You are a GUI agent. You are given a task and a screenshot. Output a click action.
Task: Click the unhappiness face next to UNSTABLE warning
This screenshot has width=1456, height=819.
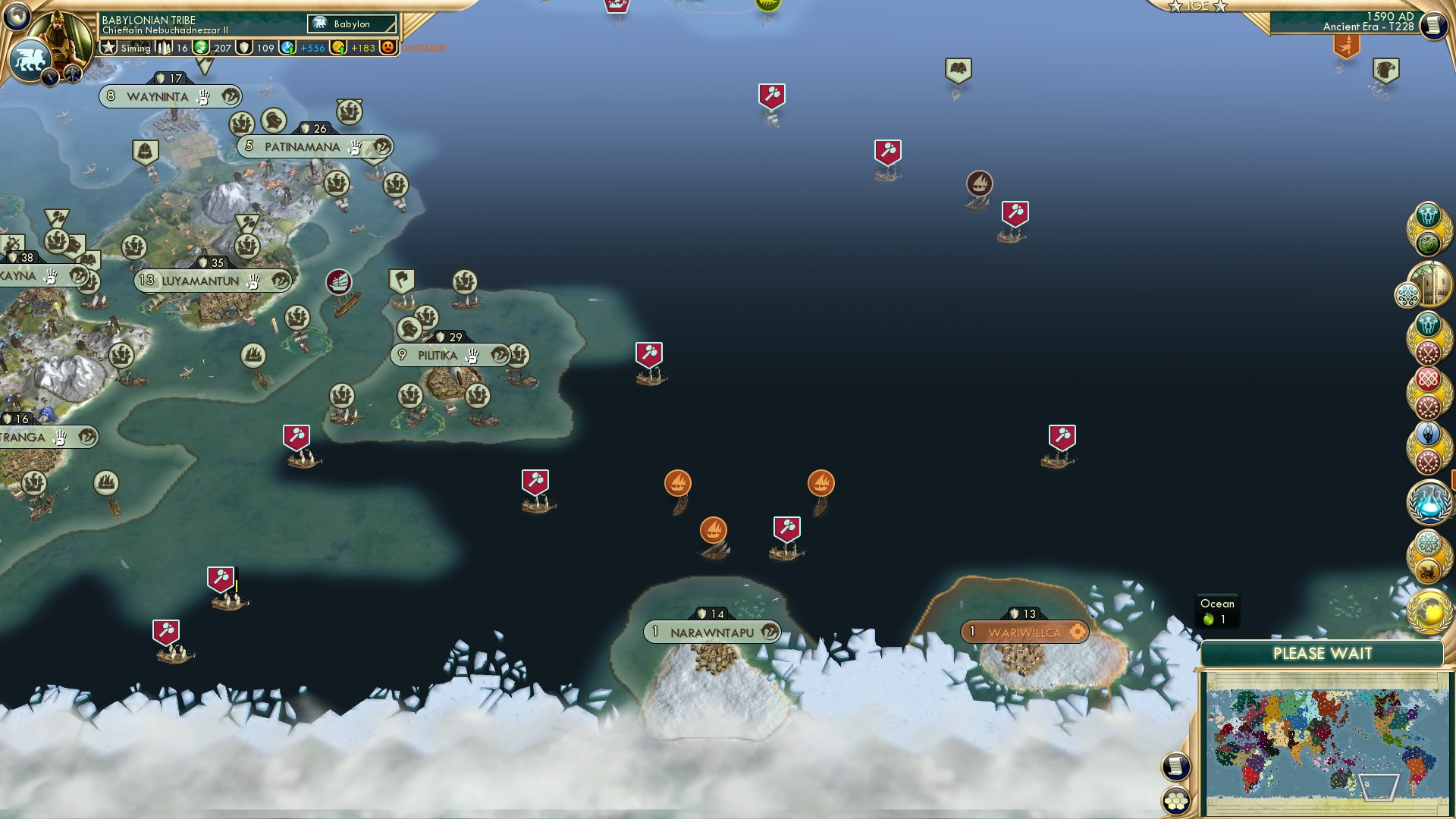387,47
